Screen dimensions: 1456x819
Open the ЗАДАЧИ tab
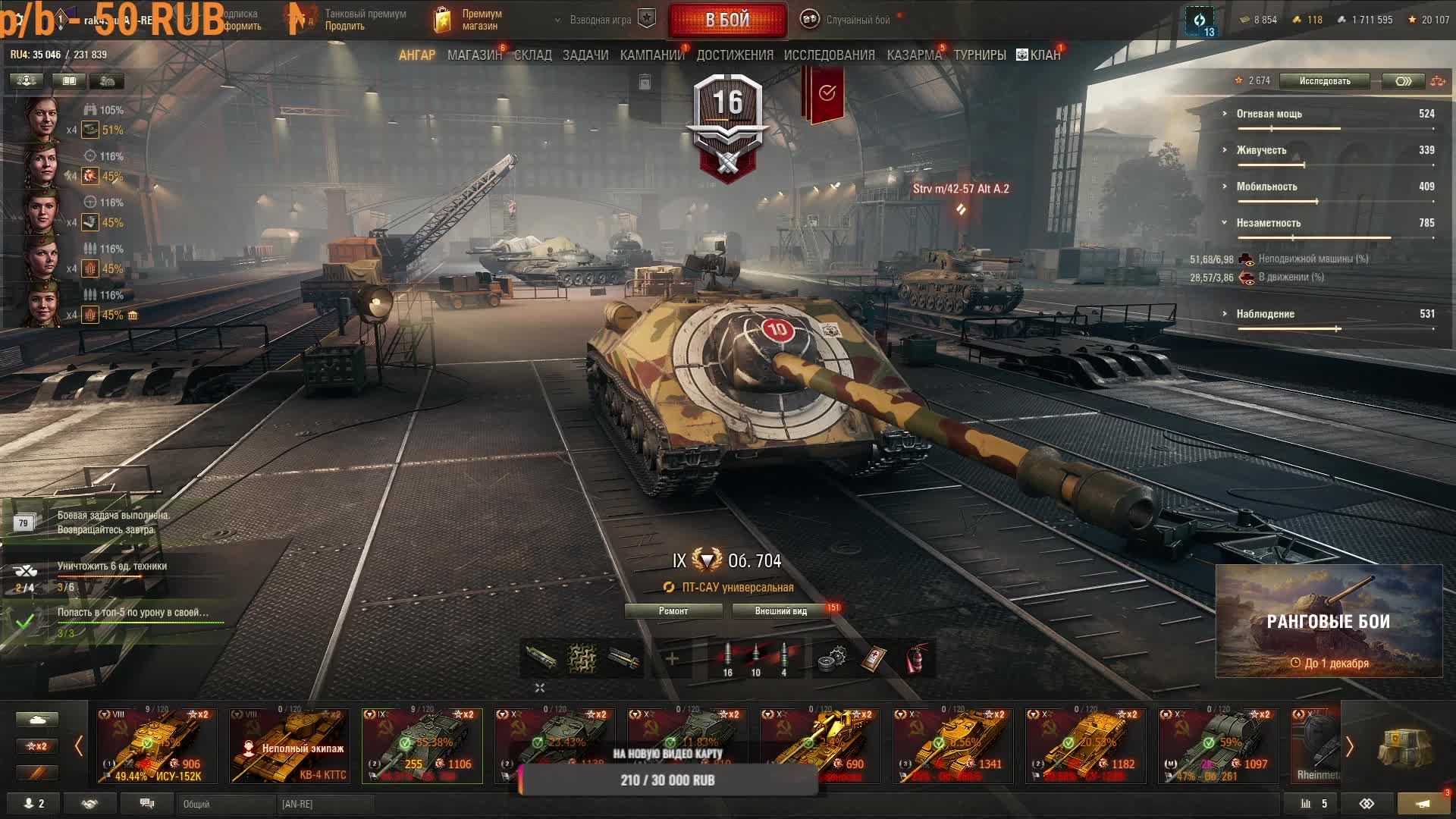coord(585,55)
